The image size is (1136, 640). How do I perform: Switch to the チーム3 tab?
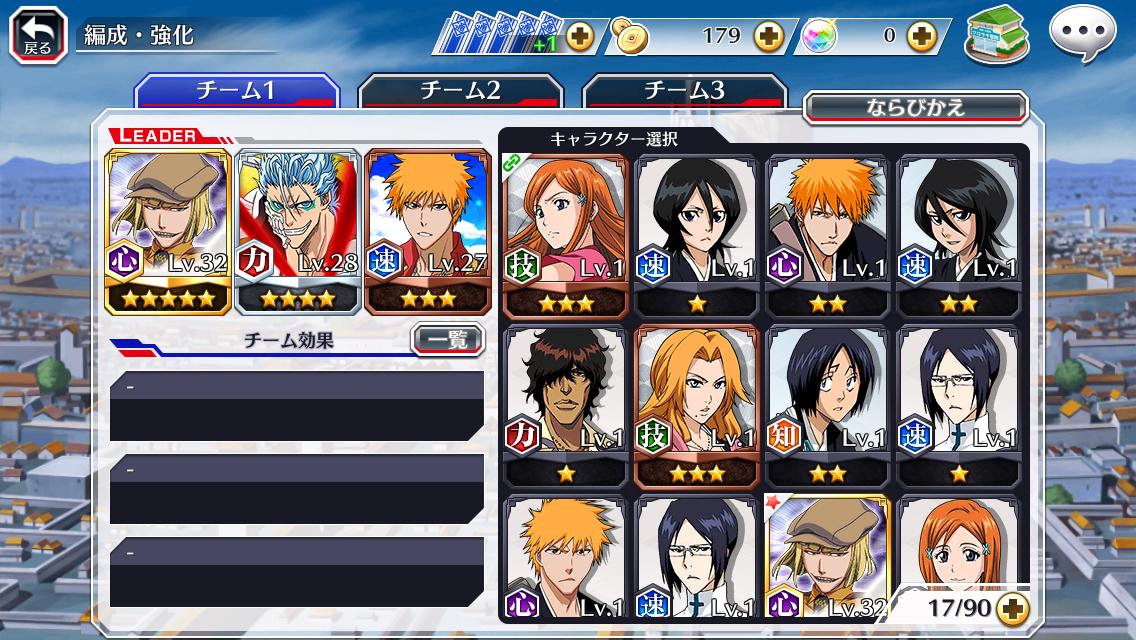coord(684,91)
